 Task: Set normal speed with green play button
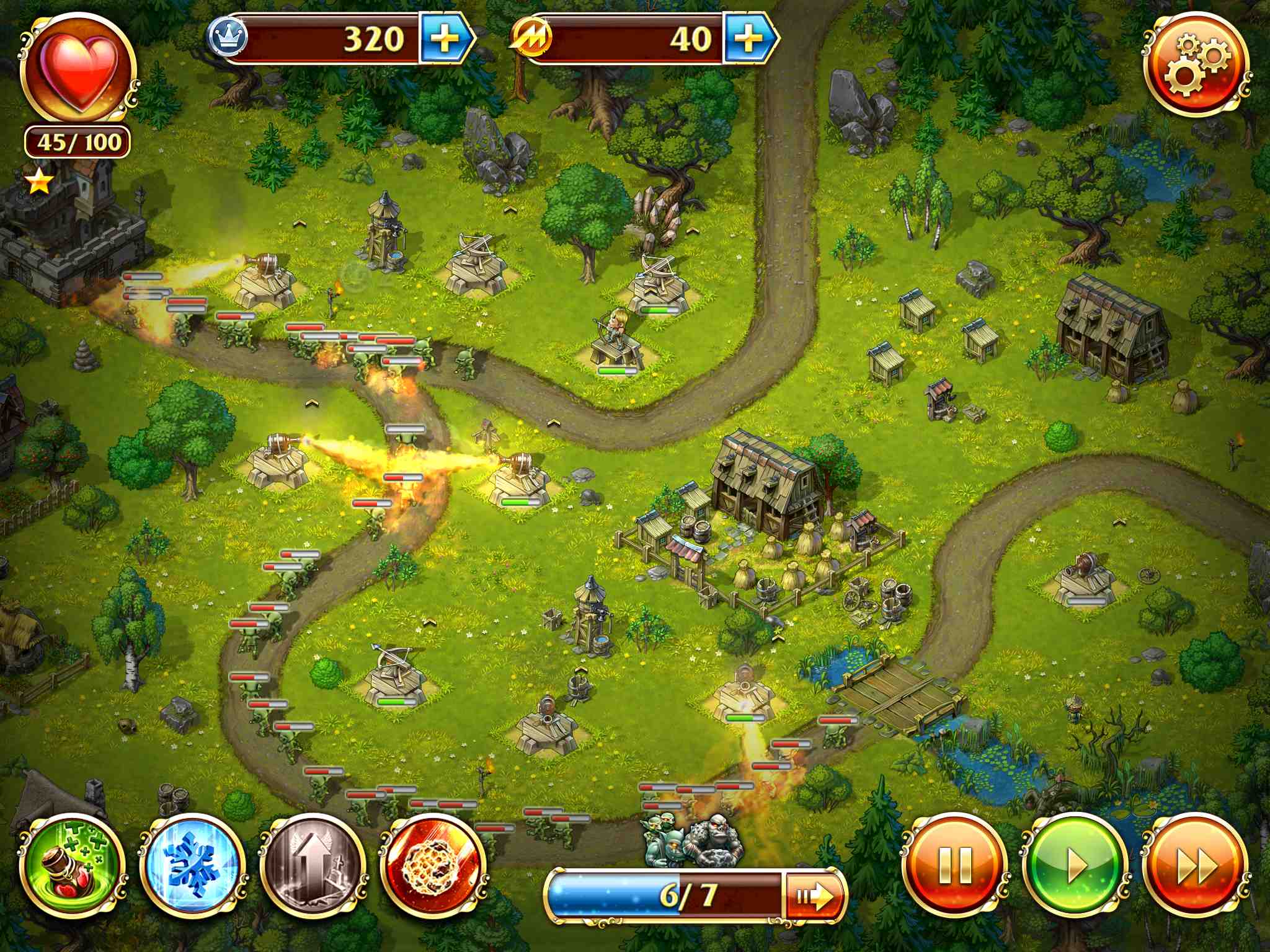pyautogui.click(x=1075, y=866)
